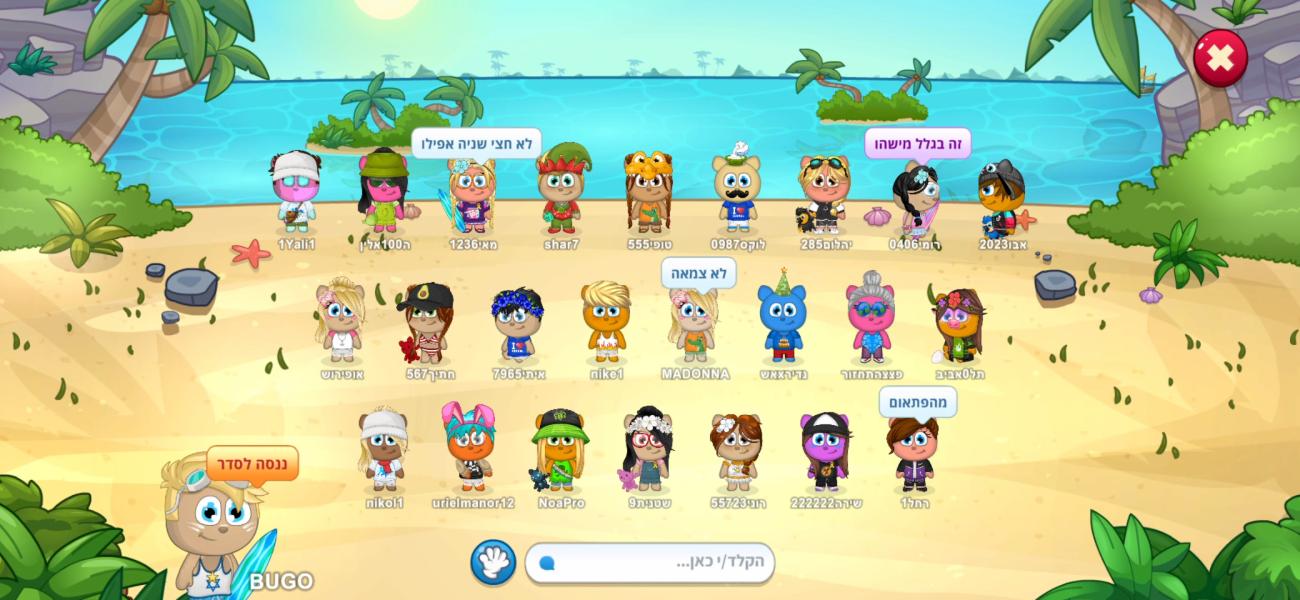Select player 1Yali1 with pink face

coord(296,194)
